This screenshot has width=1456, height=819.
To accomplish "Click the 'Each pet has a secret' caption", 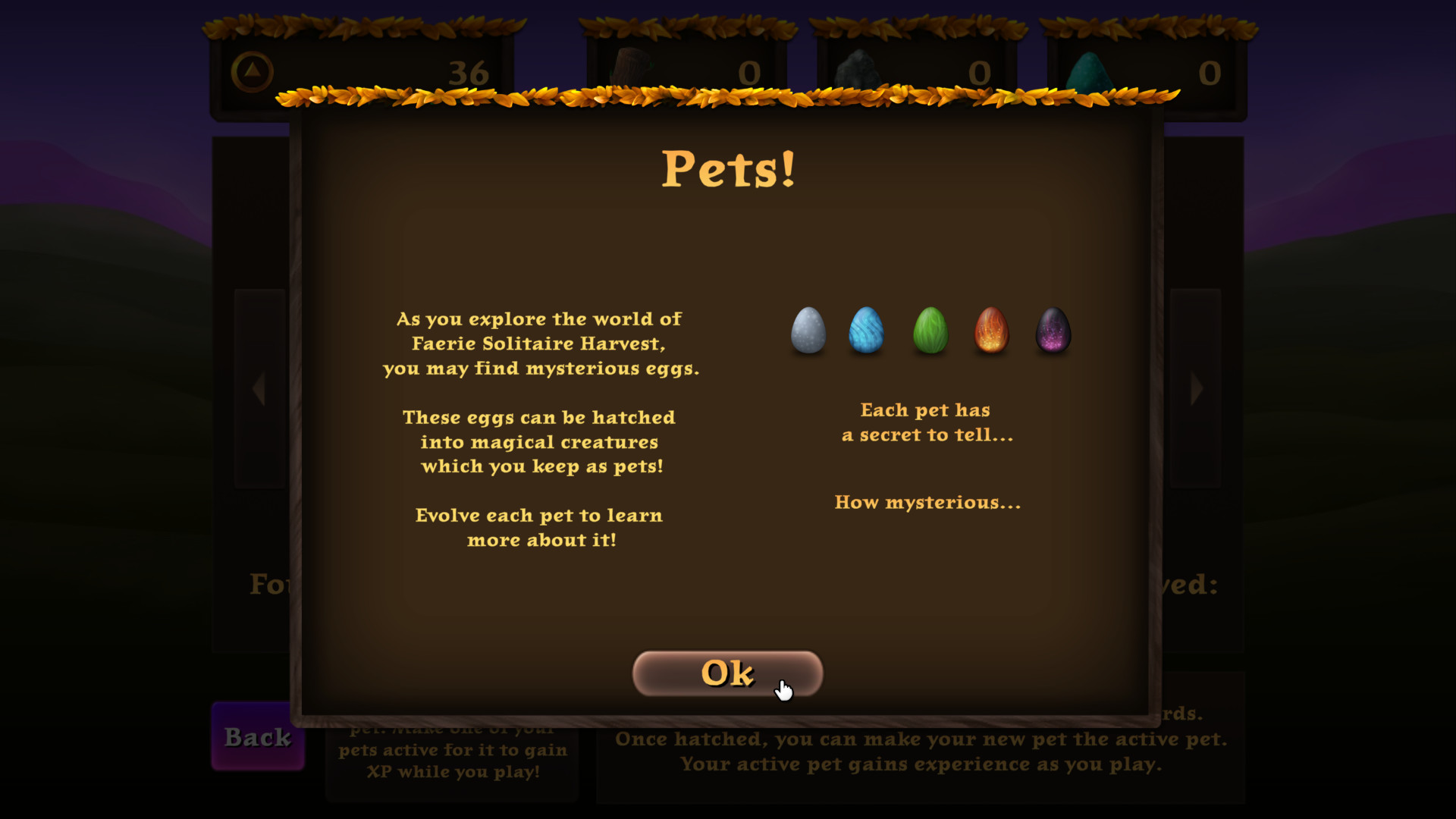I will 928,422.
